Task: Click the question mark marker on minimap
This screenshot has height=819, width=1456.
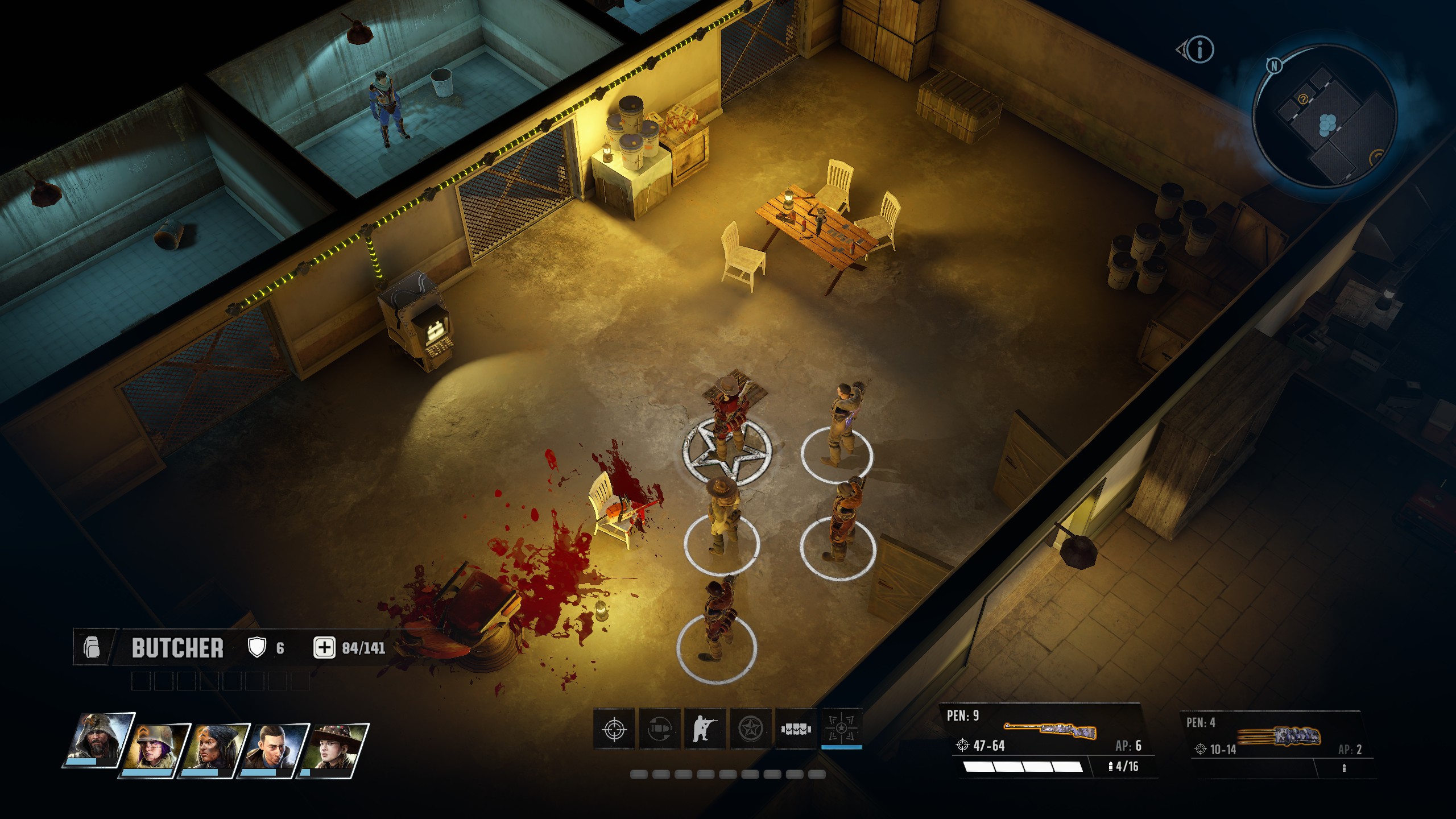Action: click(1302, 100)
